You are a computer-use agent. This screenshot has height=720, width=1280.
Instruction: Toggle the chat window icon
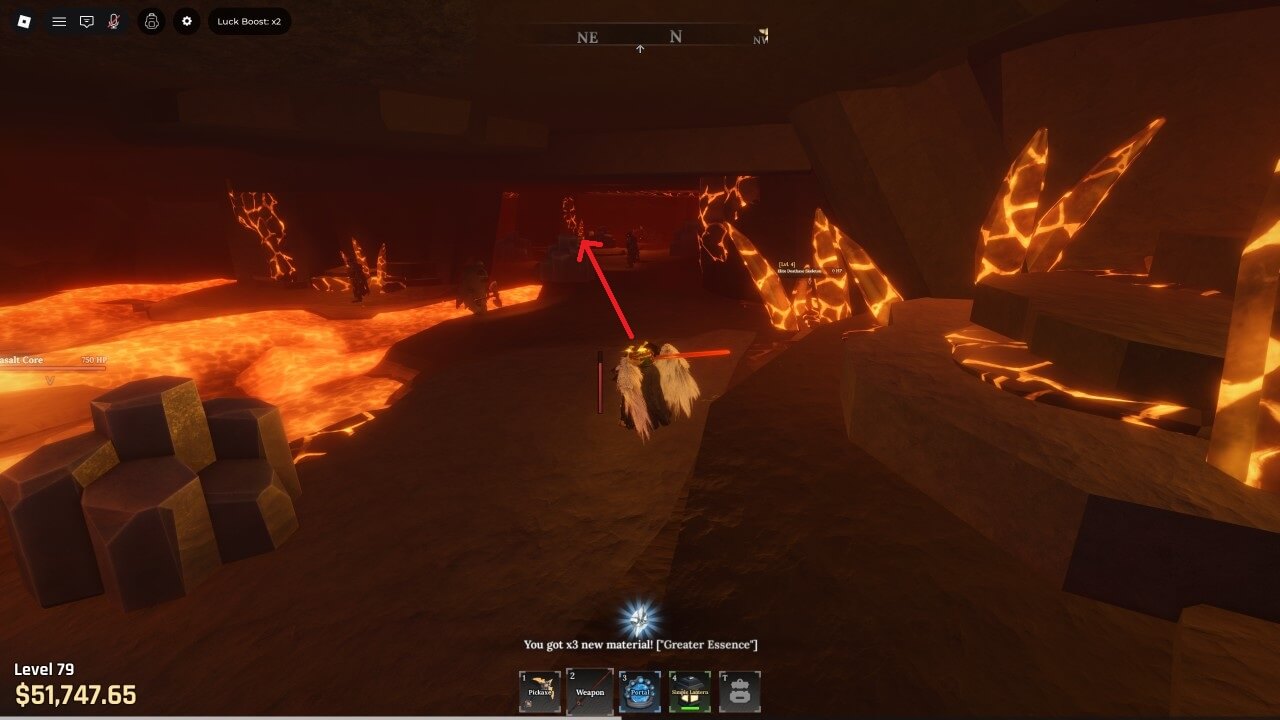tap(87, 21)
